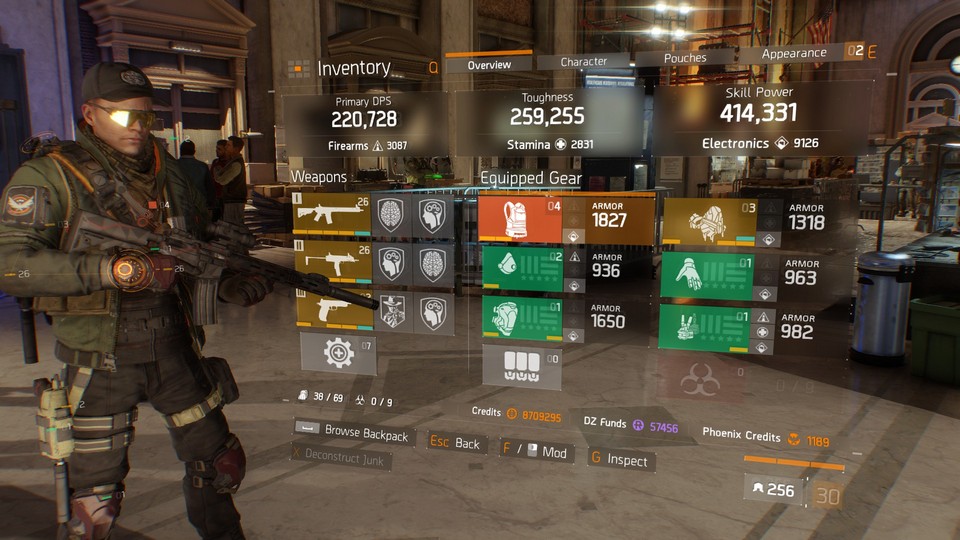This screenshot has width=960, height=540.
Task: Open the cogwheel mods slot under Weapons
Action: (338, 353)
